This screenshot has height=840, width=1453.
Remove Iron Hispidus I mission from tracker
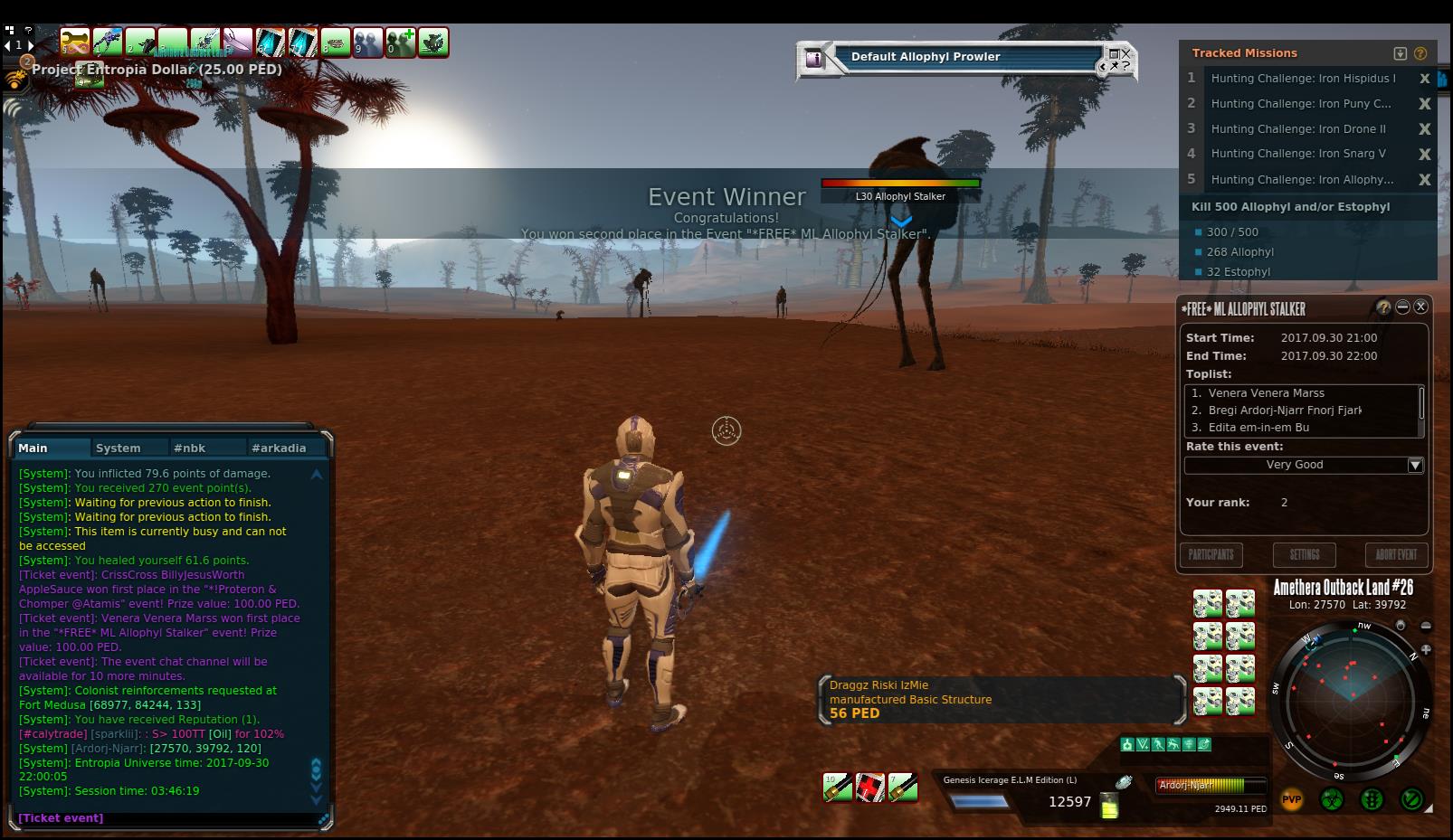pos(1424,79)
